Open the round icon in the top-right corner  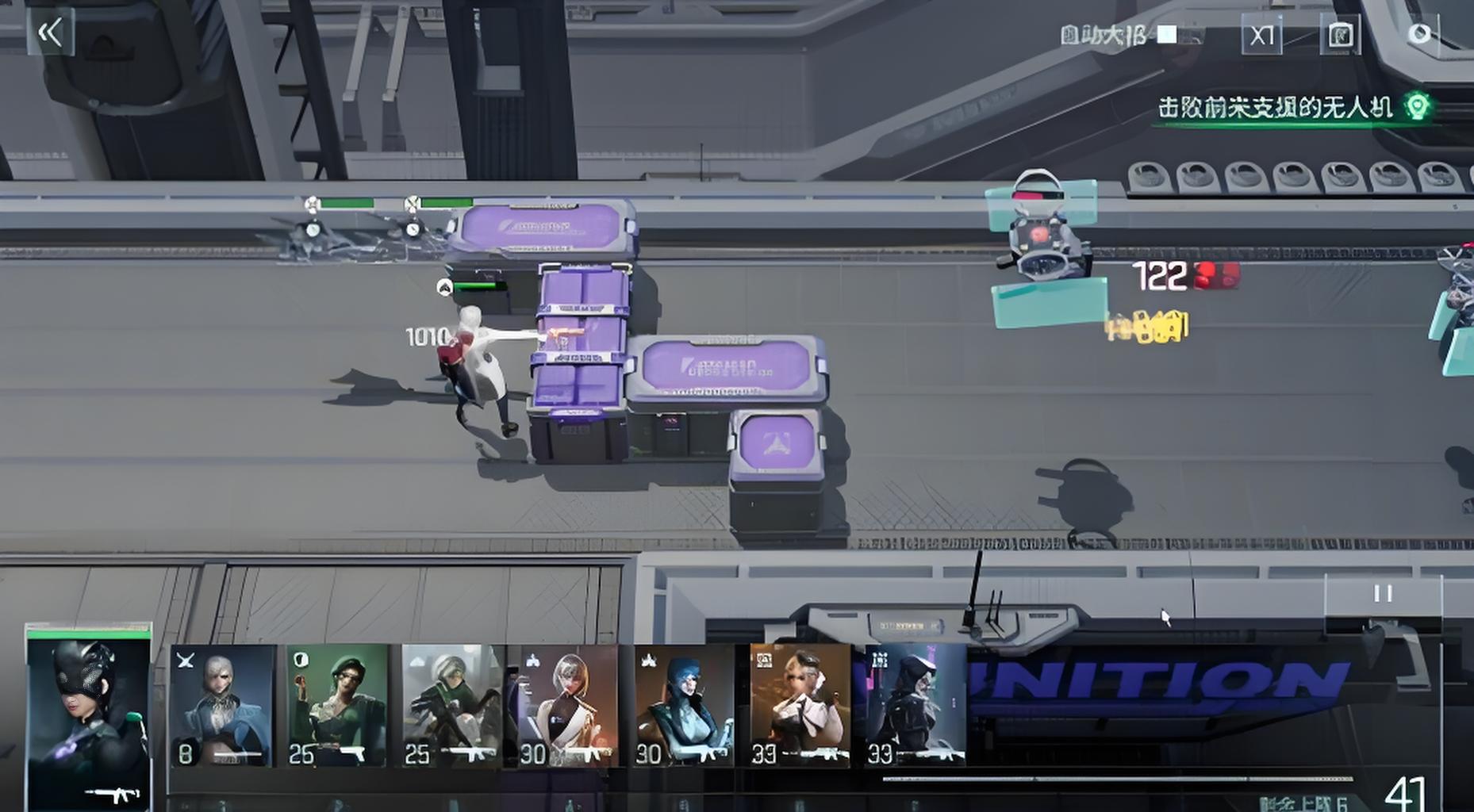click(x=1419, y=34)
